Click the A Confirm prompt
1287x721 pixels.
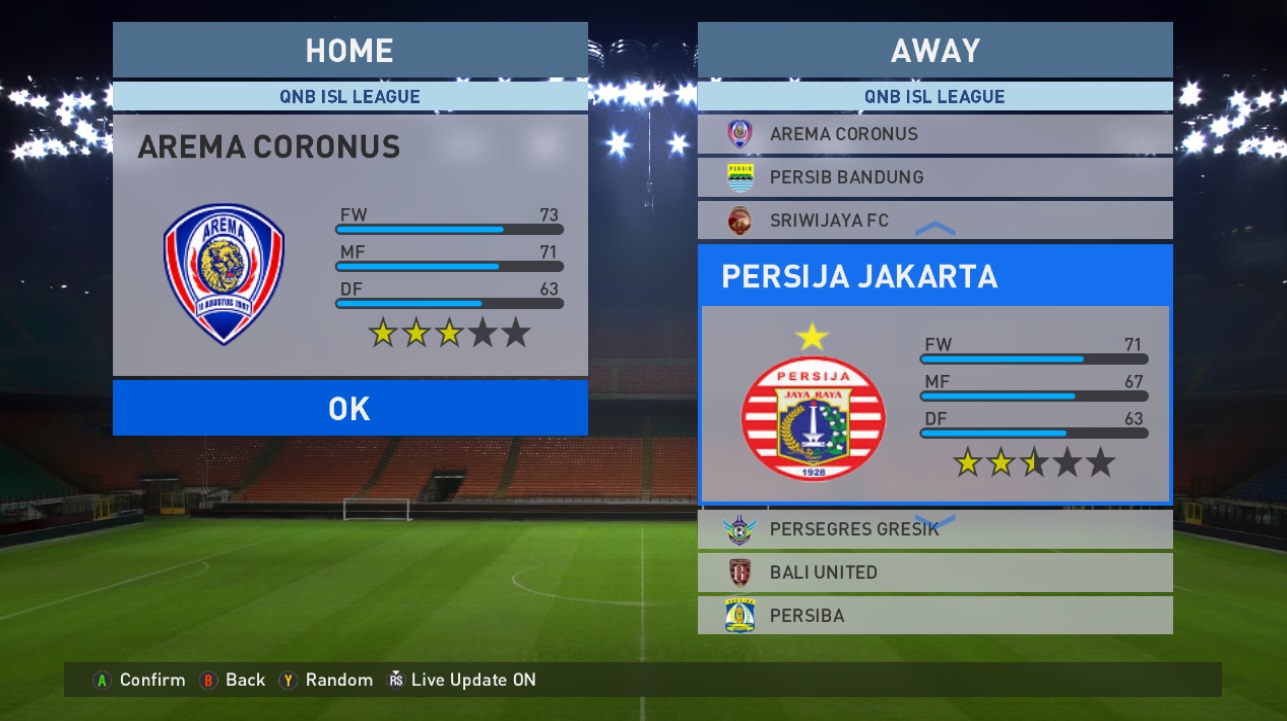(105, 680)
